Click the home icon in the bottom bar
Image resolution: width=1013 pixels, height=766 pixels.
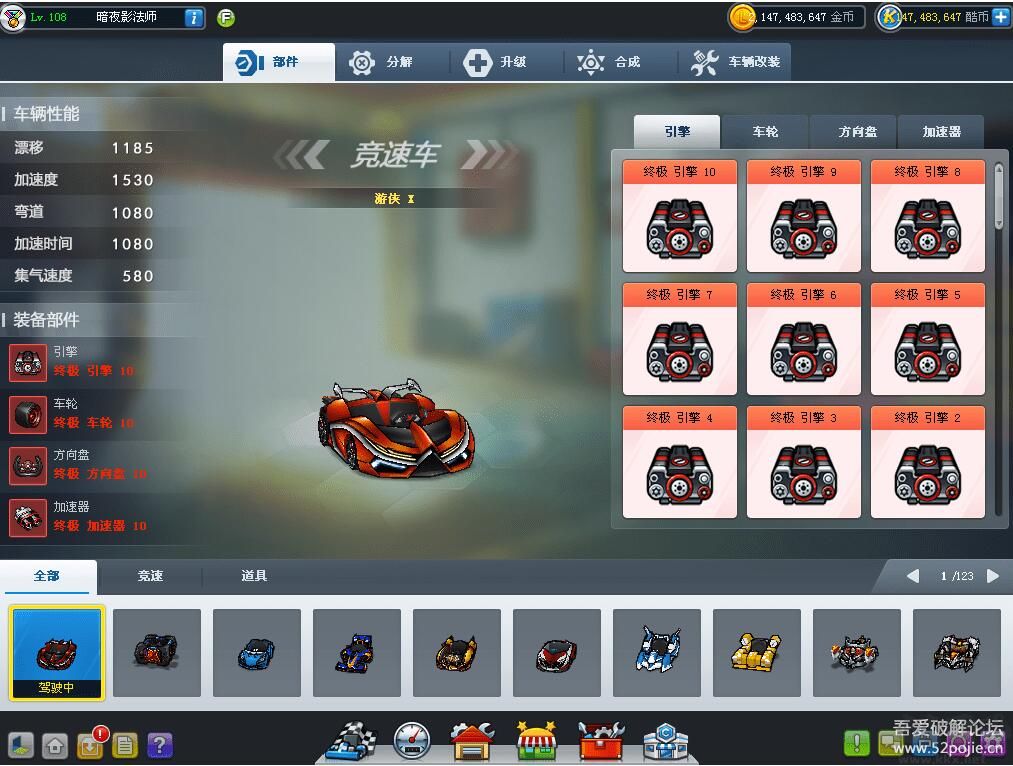click(55, 745)
